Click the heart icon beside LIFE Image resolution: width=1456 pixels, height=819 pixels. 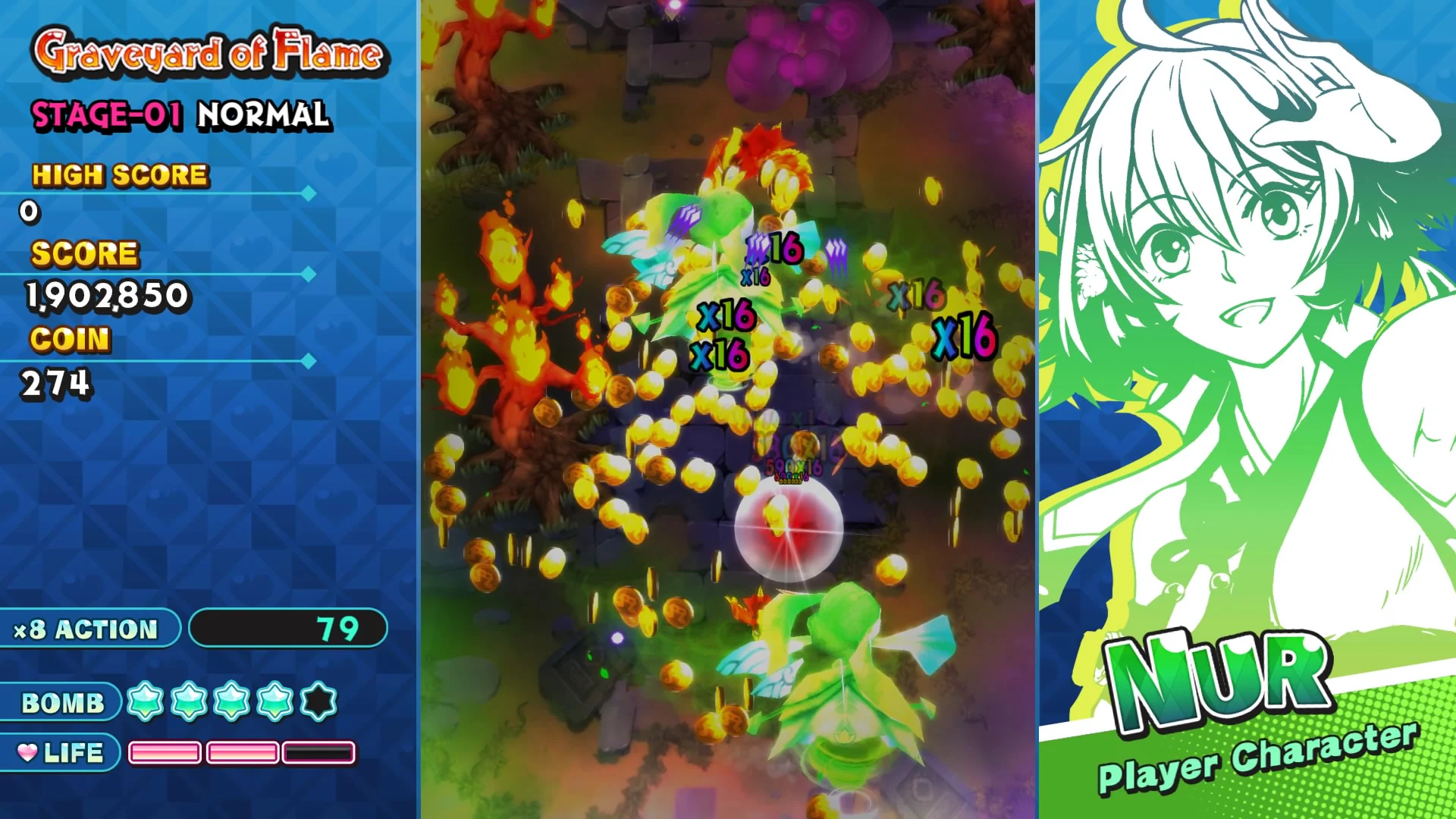pos(28,752)
